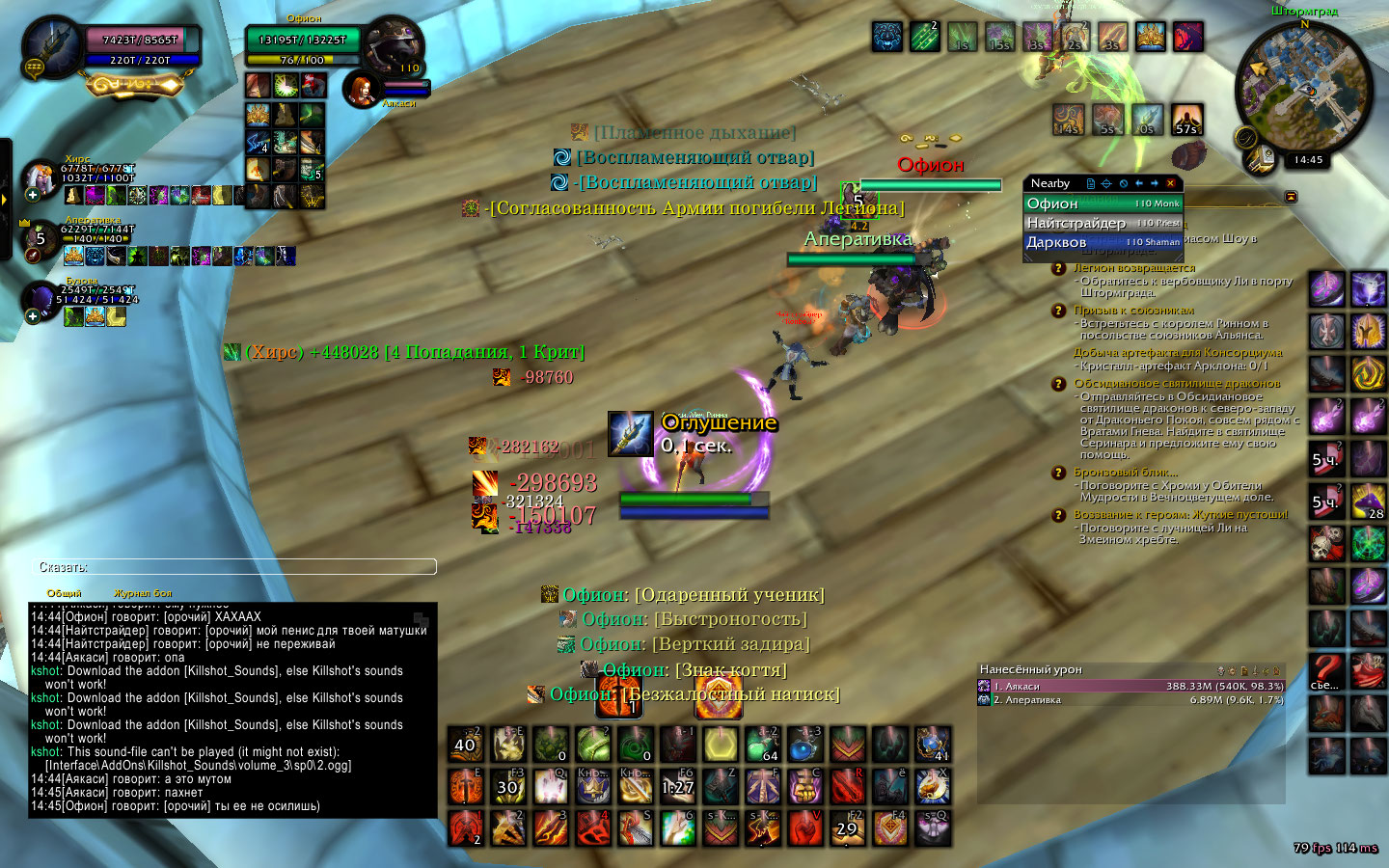
Task: Focus the Сказать chat input box
Action: [236, 567]
